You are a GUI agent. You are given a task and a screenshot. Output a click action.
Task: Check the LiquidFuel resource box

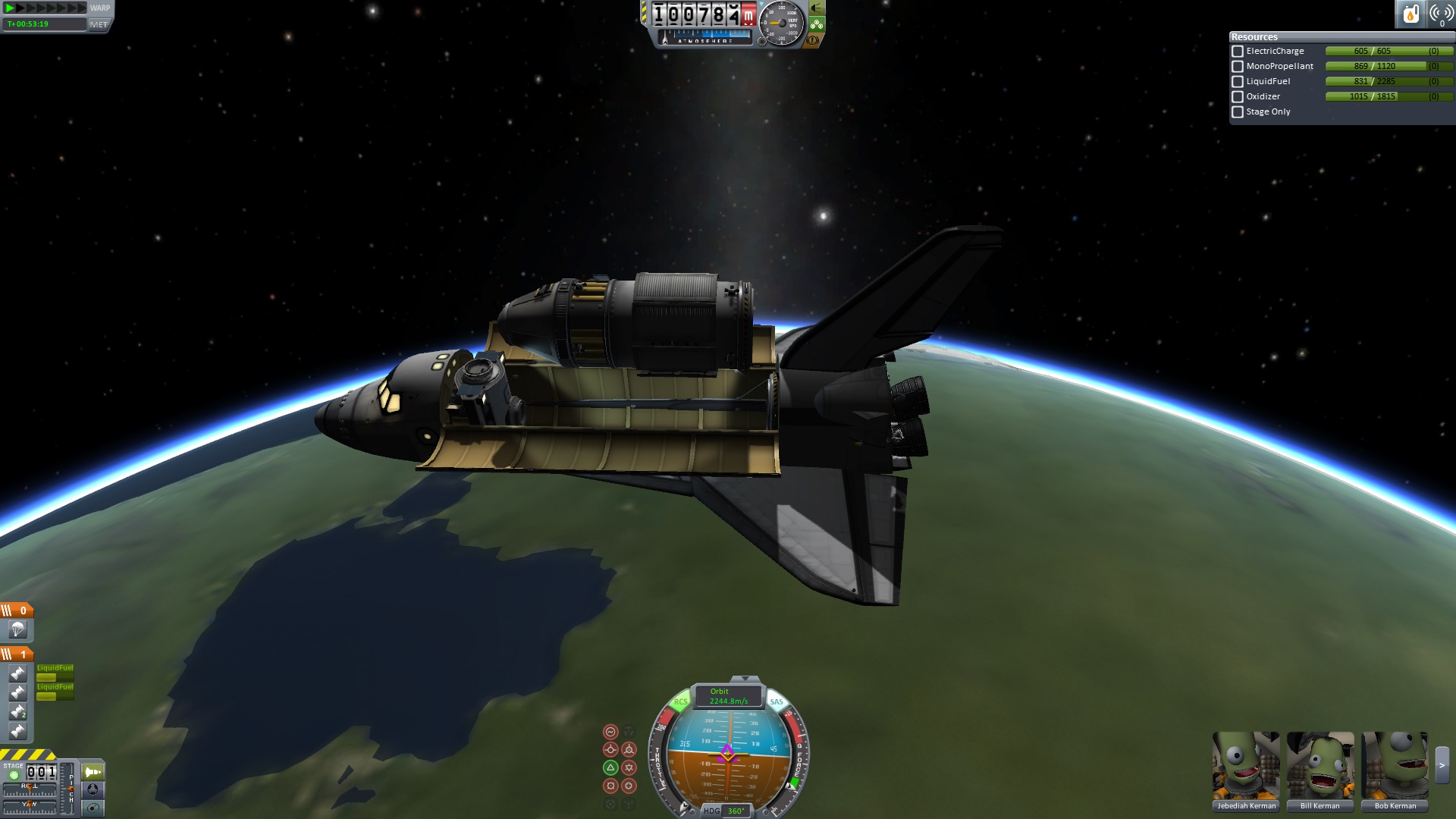coord(1238,82)
